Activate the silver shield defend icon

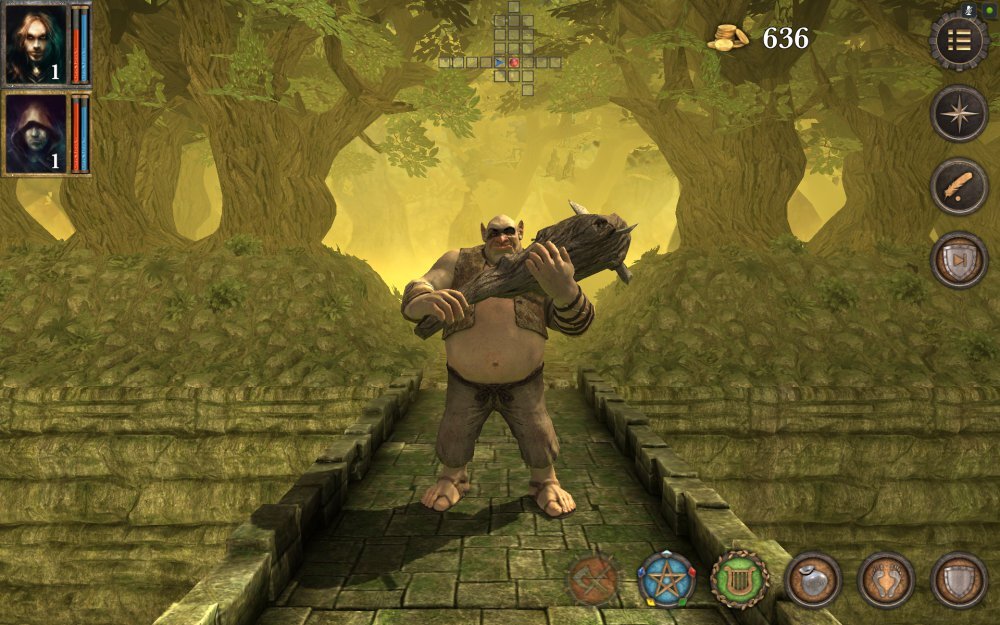click(959, 580)
